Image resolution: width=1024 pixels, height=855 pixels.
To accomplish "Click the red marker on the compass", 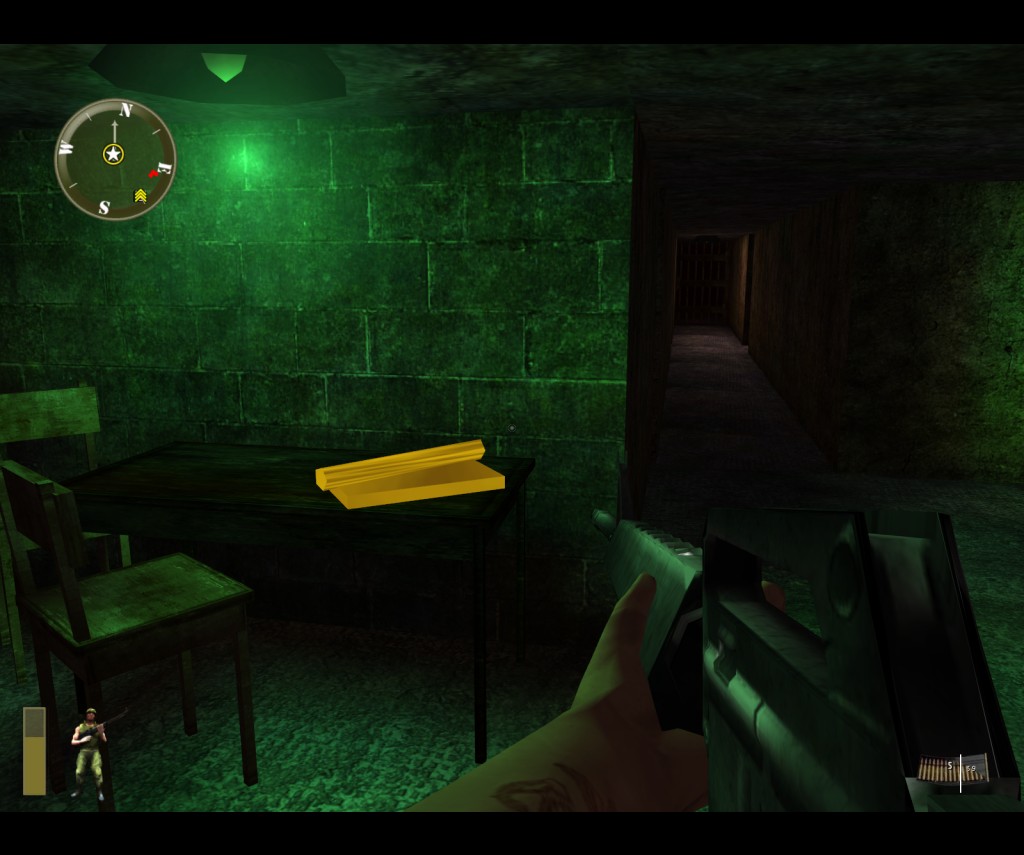I will 154,172.
